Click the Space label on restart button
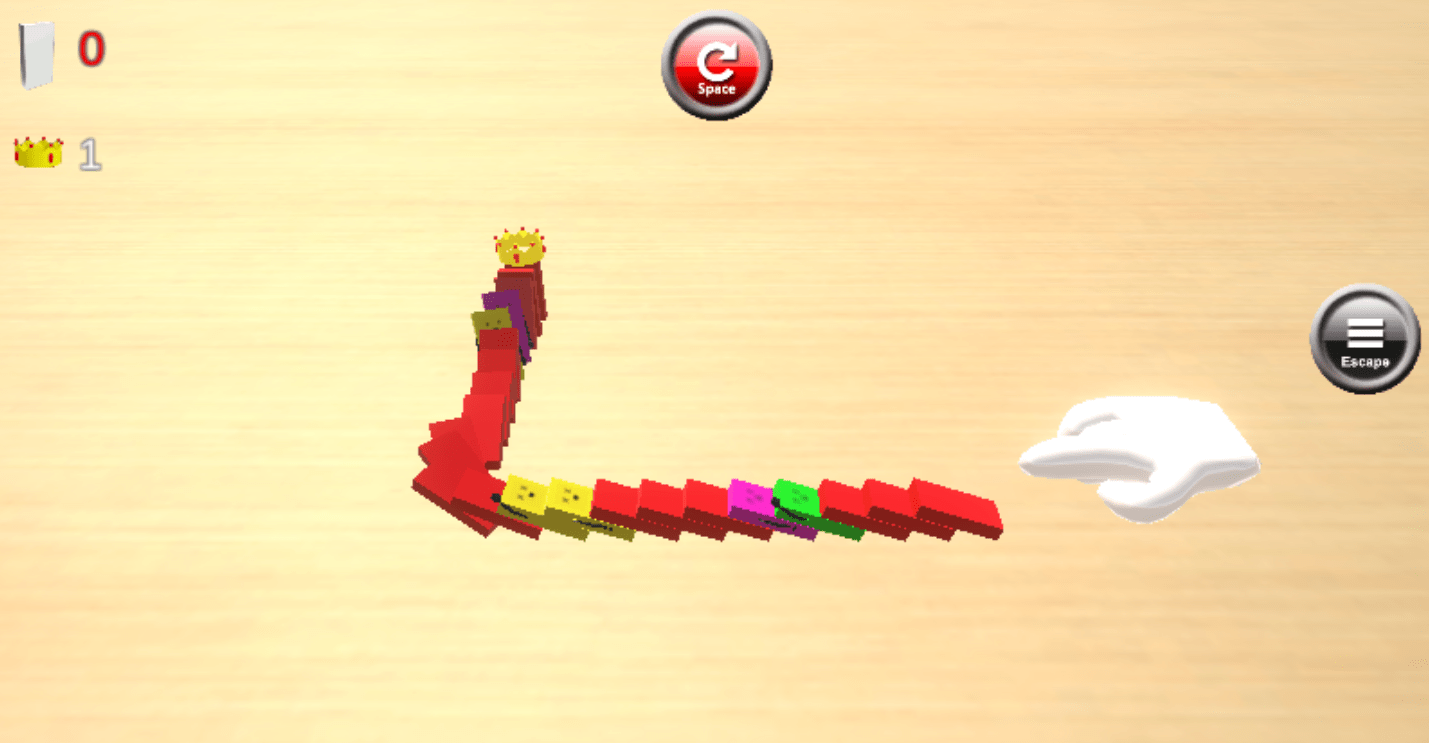 pyautogui.click(x=716, y=88)
